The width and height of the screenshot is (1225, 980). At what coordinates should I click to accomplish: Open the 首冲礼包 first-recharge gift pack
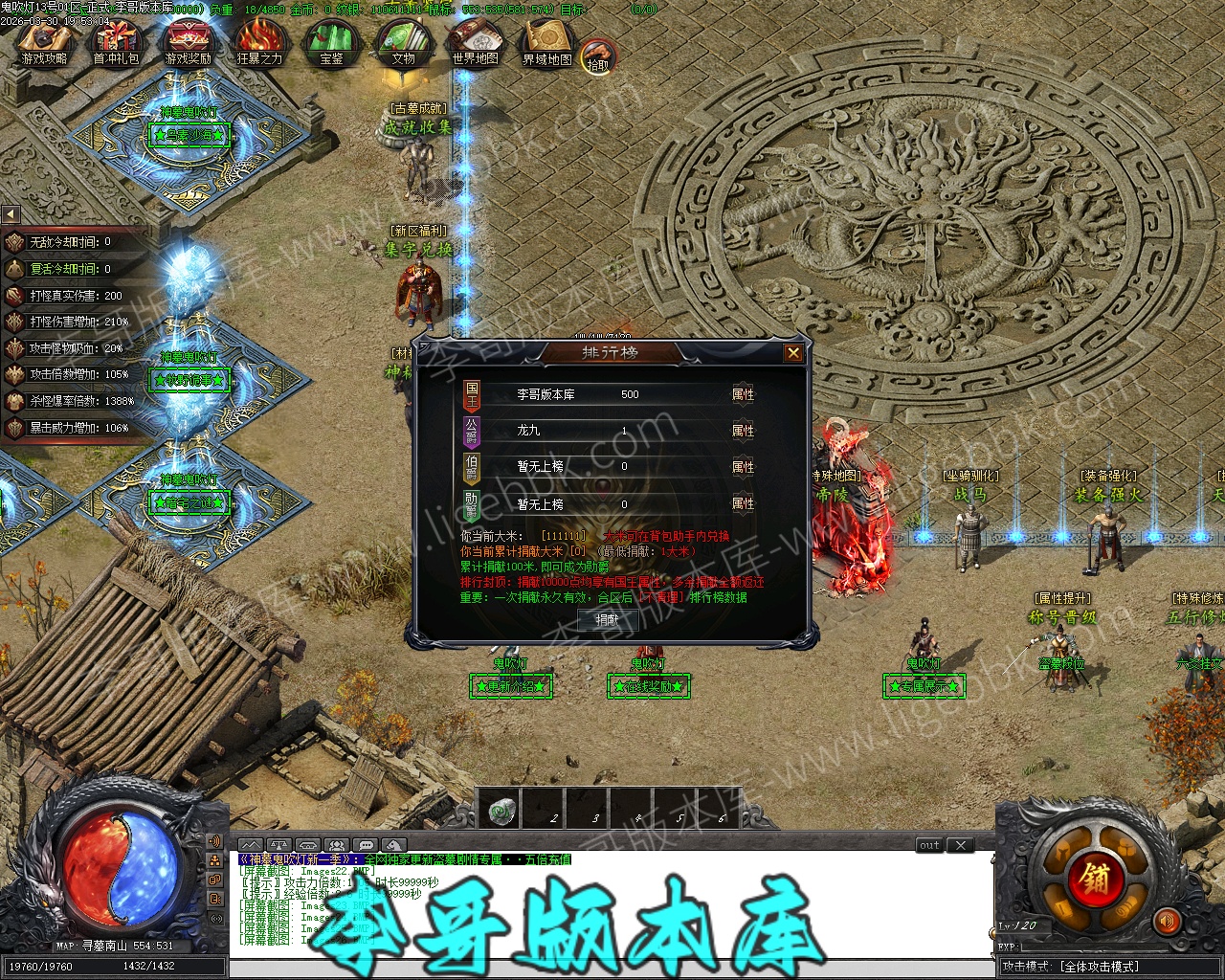(x=116, y=42)
